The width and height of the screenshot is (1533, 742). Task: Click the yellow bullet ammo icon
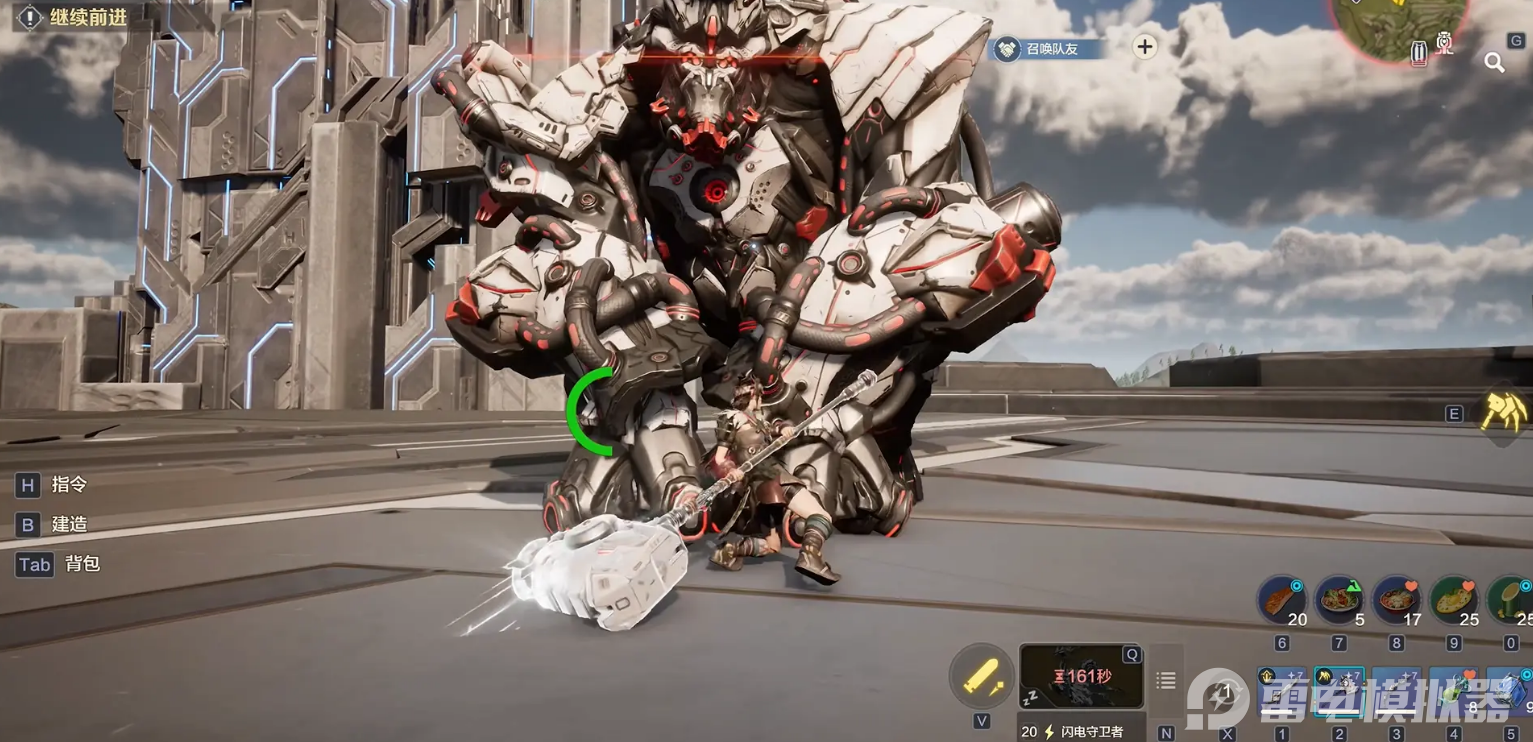click(981, 677)
